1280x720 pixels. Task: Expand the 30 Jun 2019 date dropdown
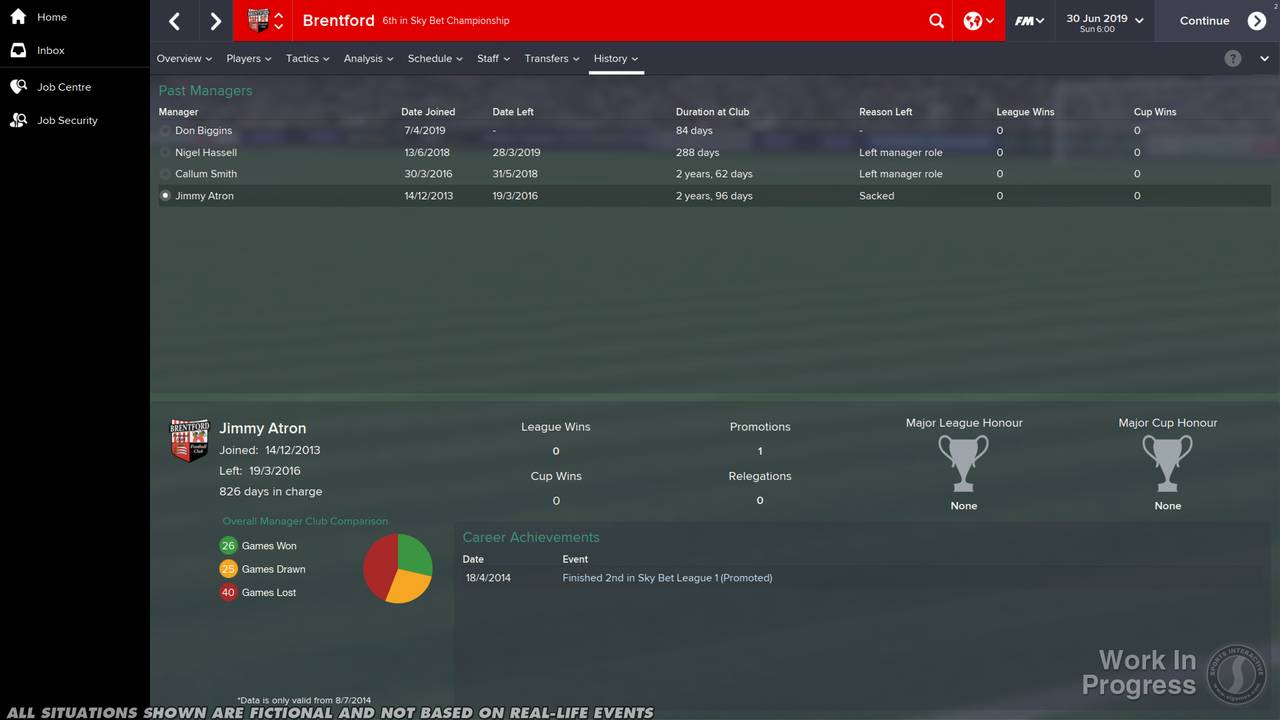(1103, 20)
